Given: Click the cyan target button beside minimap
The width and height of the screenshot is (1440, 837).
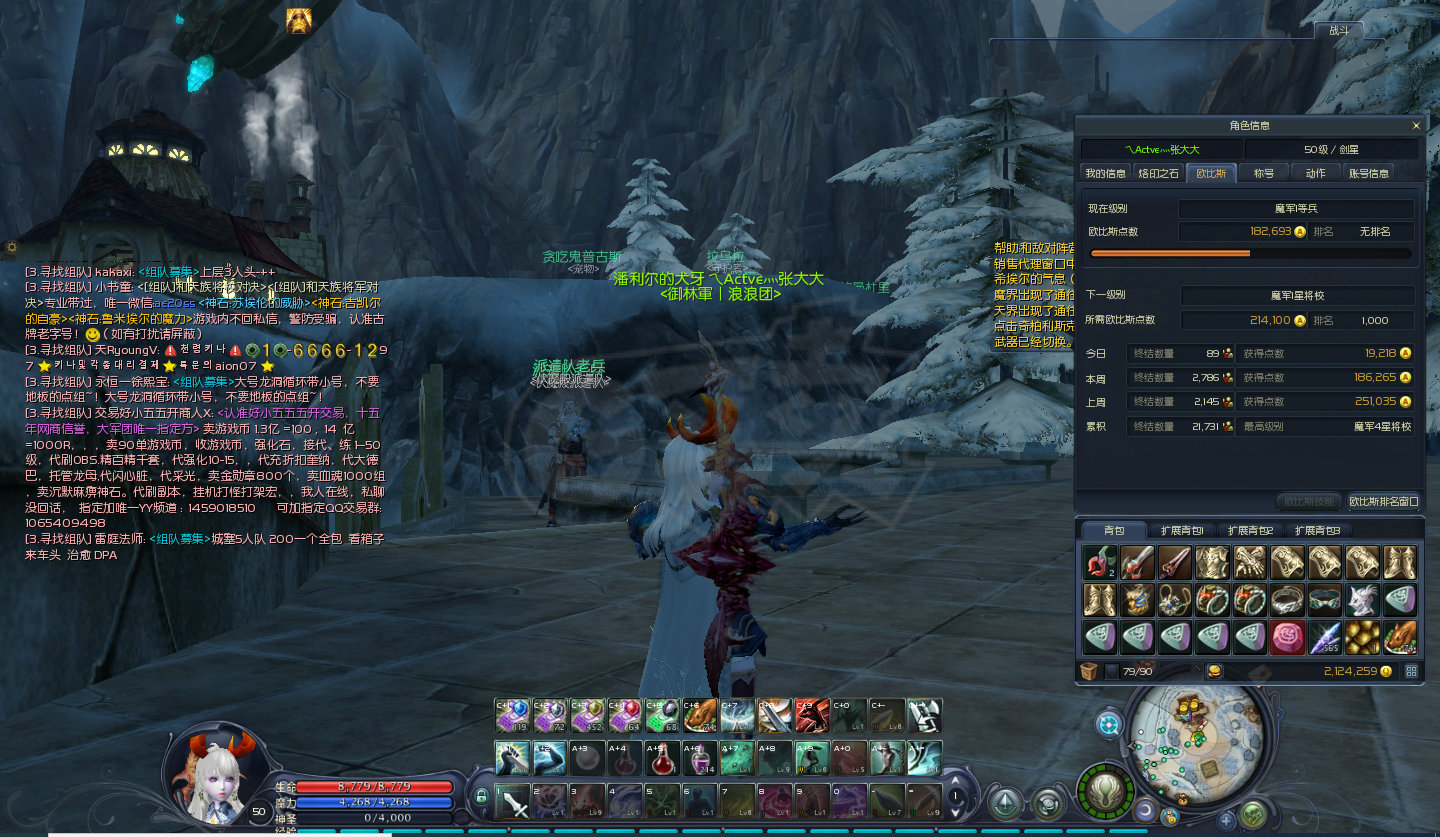Looking at the screenshot, I should tap(1109, 724).
